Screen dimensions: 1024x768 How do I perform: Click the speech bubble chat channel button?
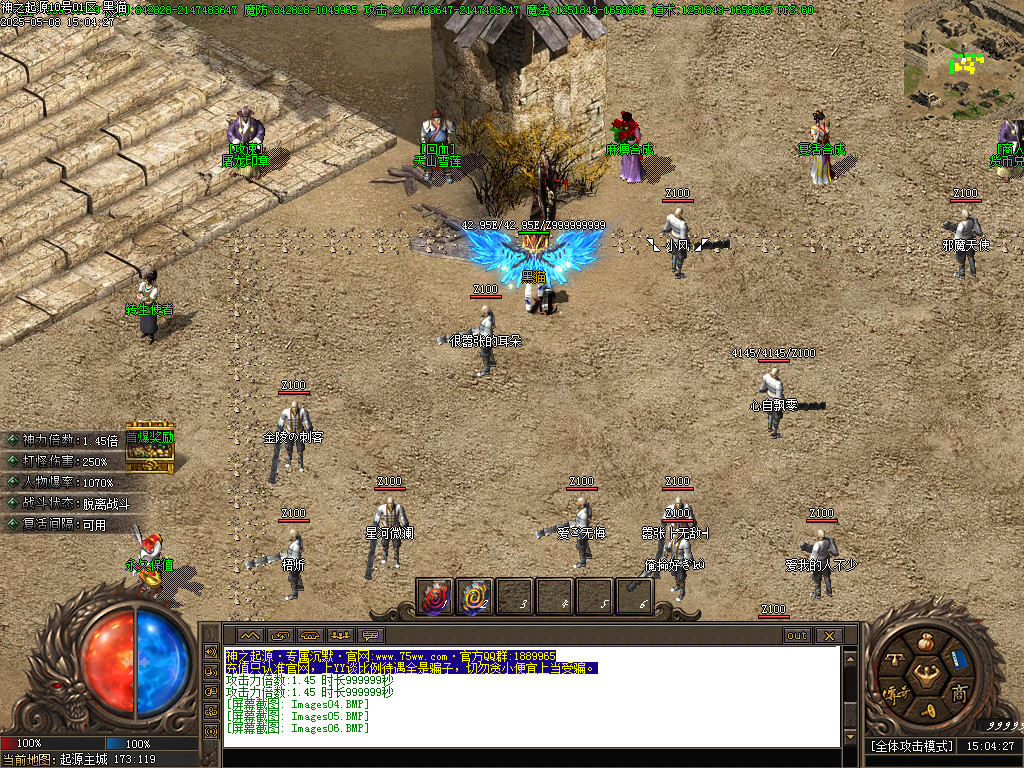pyautogui.click(x=371, y=635)
